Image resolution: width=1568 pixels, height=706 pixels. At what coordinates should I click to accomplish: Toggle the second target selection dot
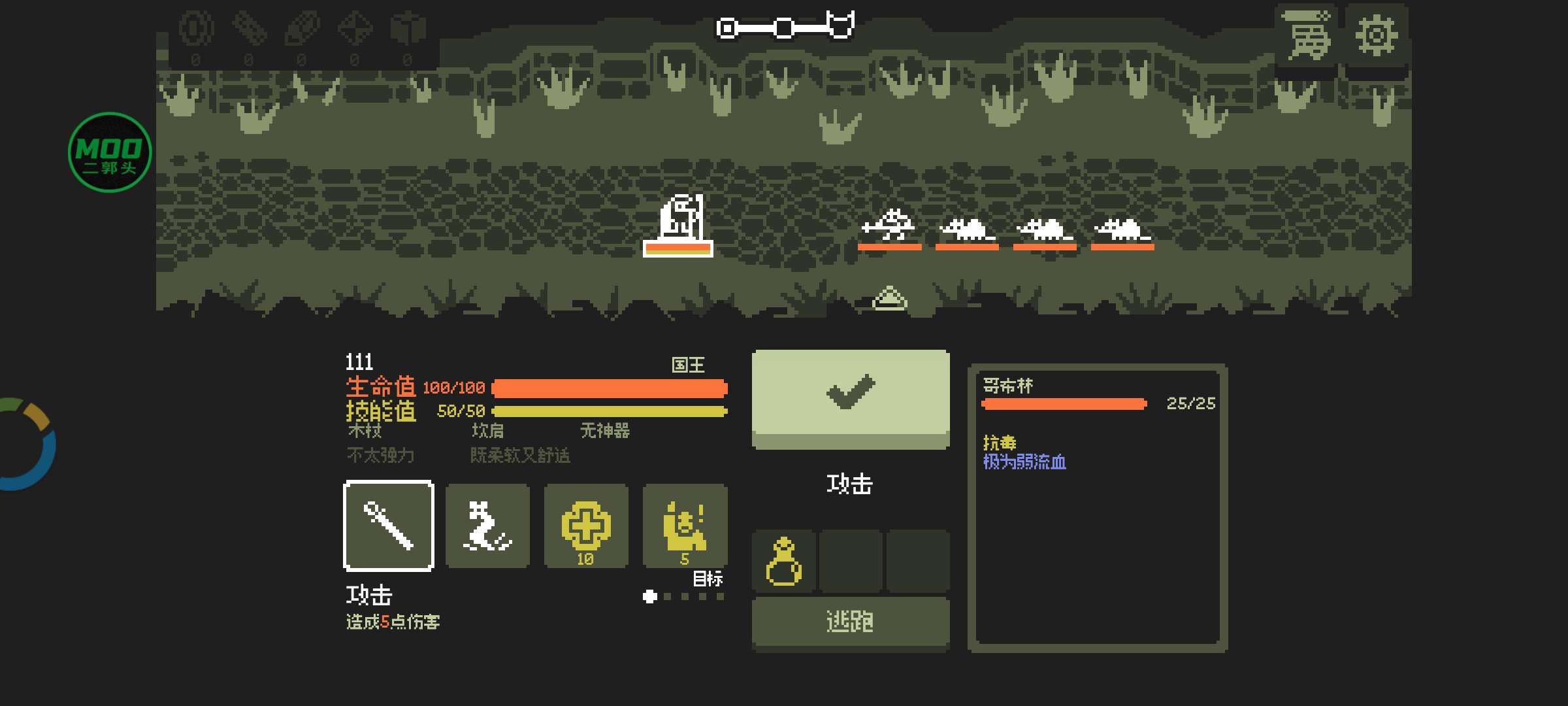668,595
